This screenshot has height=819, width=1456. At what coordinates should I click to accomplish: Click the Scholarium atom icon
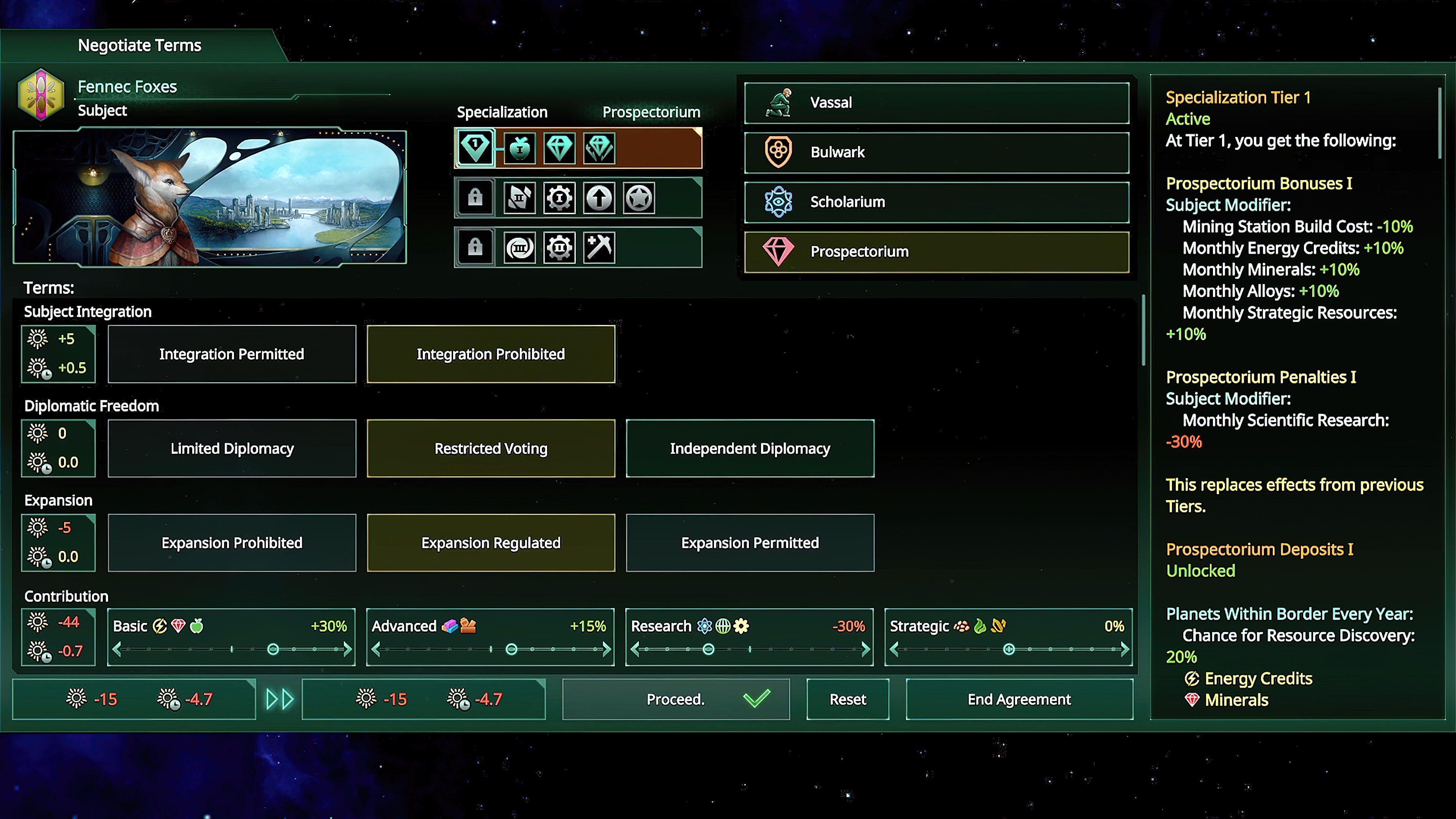click(778, 201)
